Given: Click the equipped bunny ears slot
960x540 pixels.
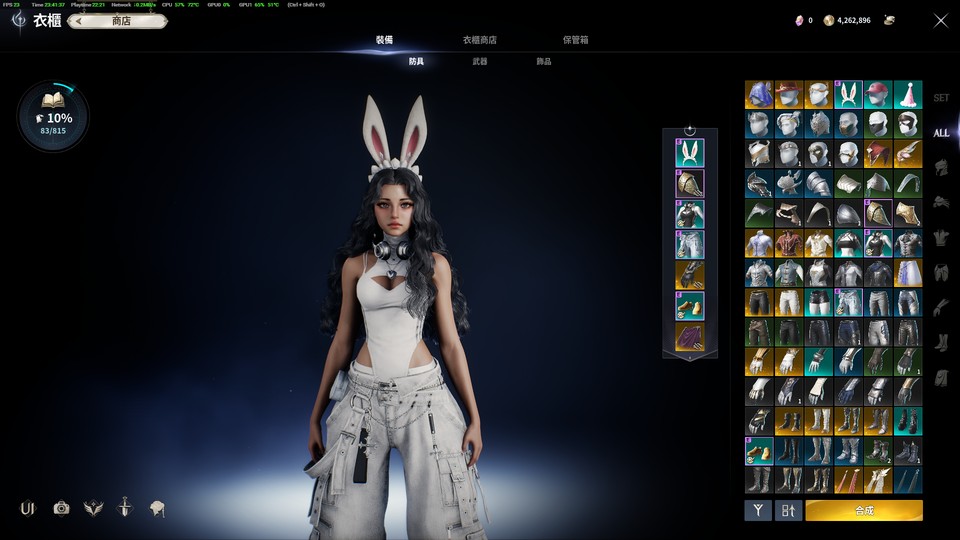Looking at the screenshot, I should [689, 153].
